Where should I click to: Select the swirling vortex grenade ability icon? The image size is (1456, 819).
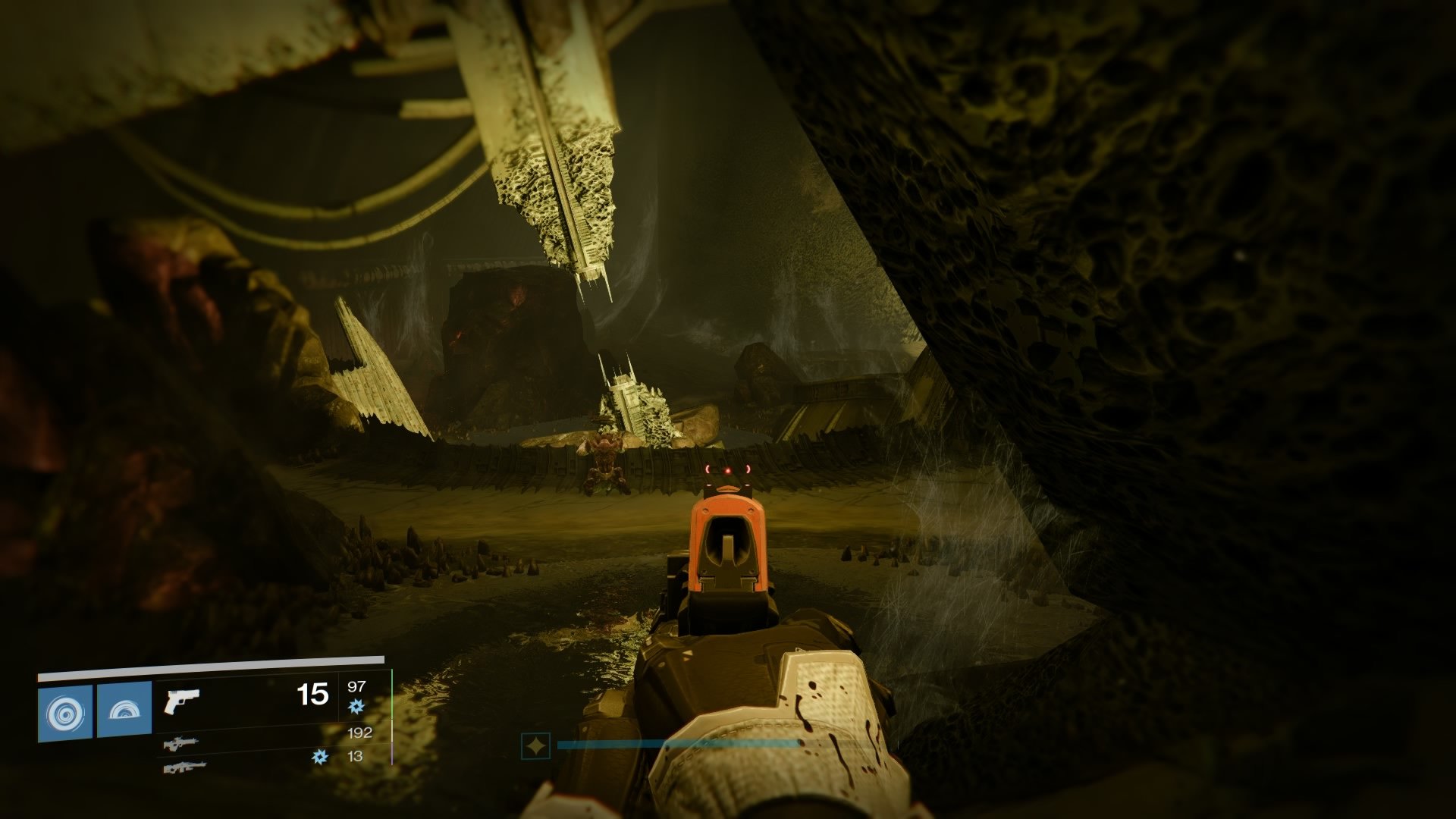(64, 712)
